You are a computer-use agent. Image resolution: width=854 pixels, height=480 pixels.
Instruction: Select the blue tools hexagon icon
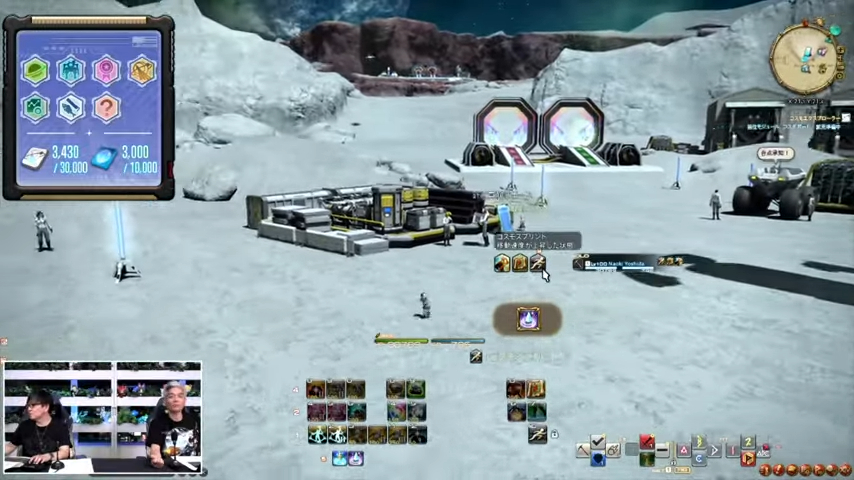click(70, 106)
